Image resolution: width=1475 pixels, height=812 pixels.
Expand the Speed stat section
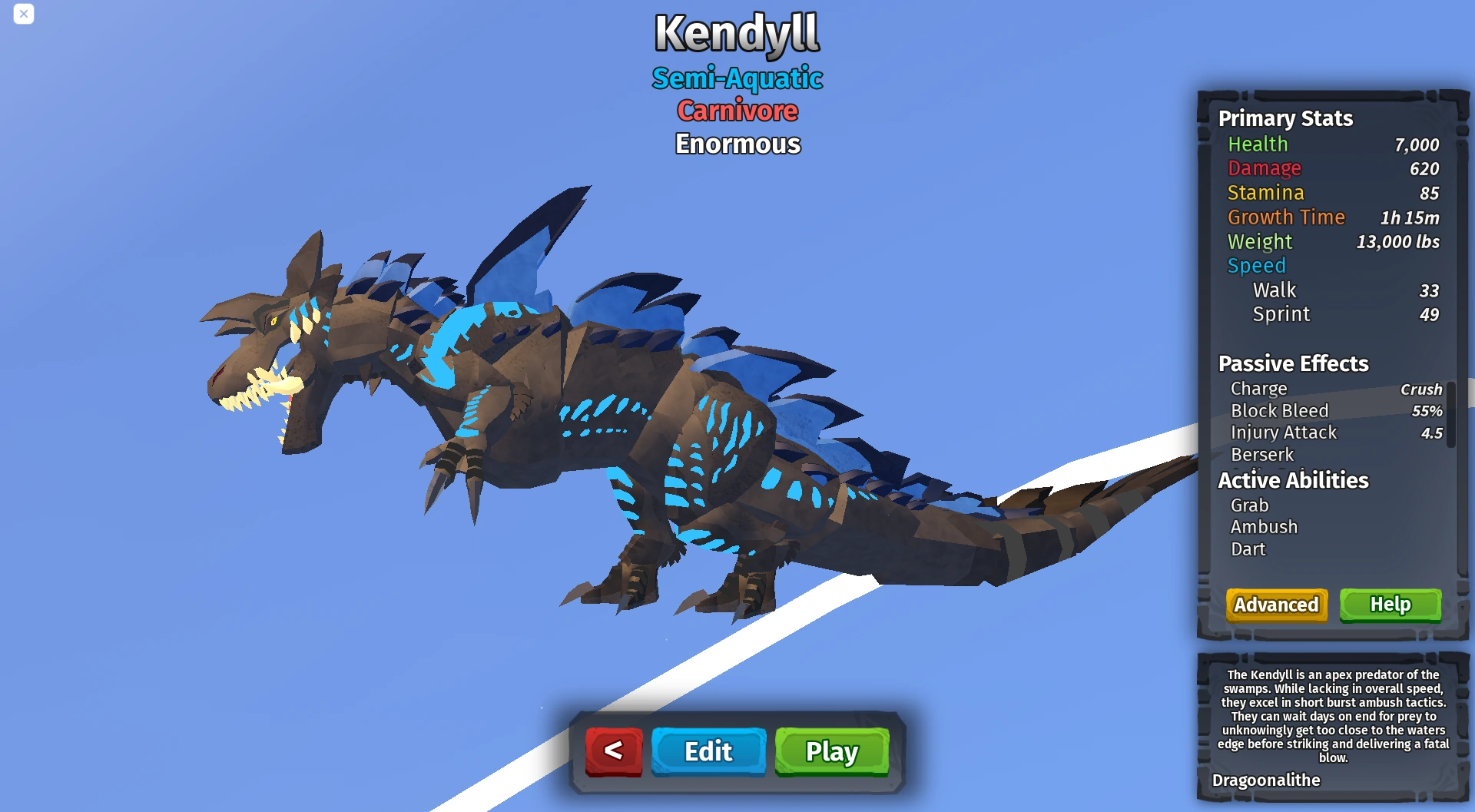(x=1257, y=266)
